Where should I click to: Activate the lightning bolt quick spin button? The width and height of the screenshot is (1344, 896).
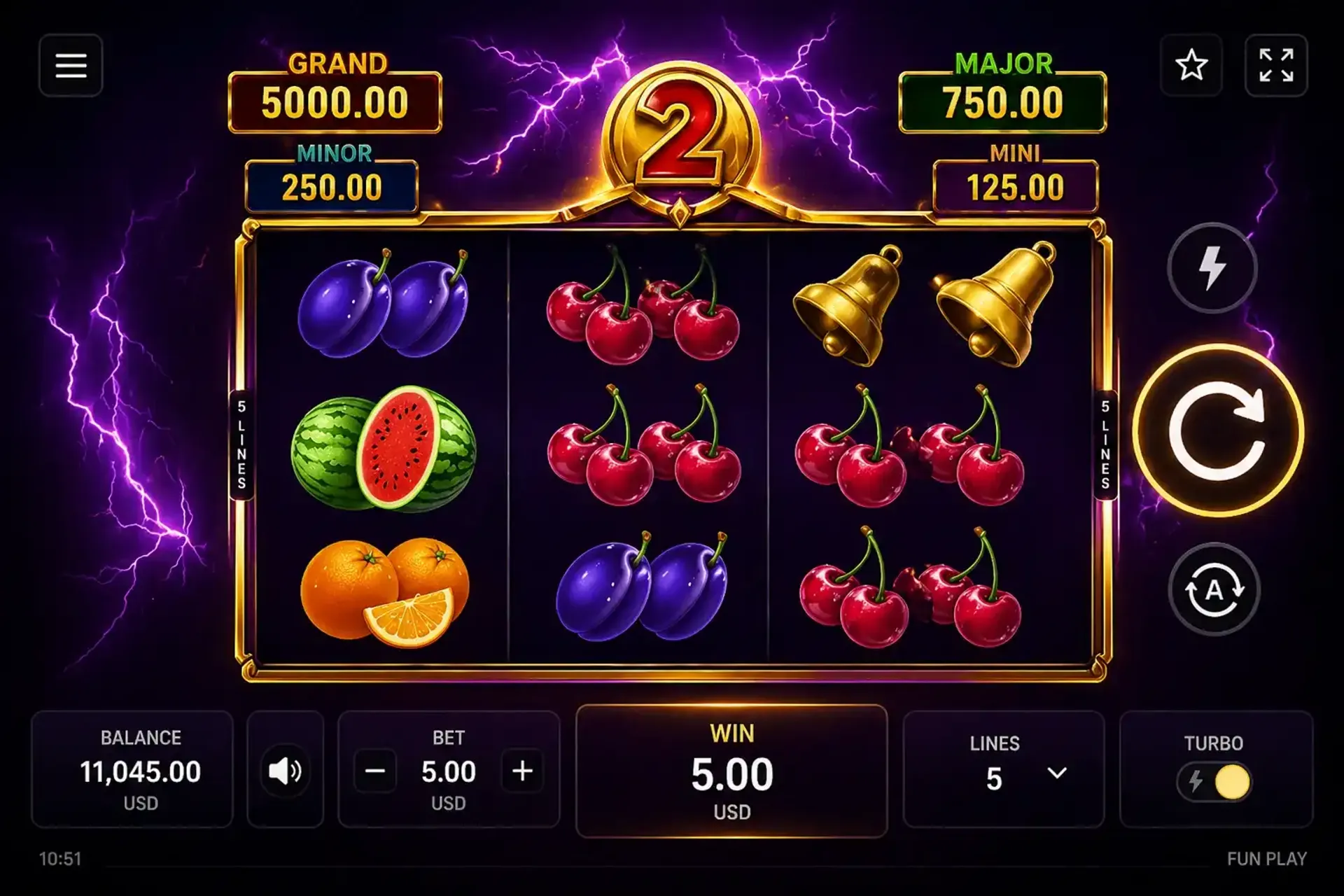pos(1212,267)
